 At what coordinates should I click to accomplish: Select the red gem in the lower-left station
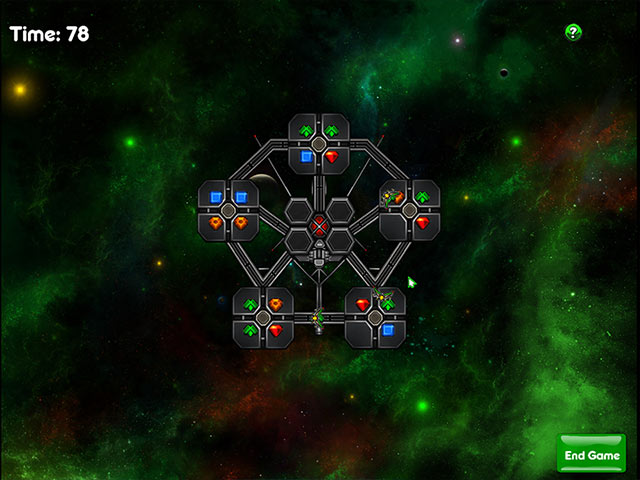pos(276,329)
